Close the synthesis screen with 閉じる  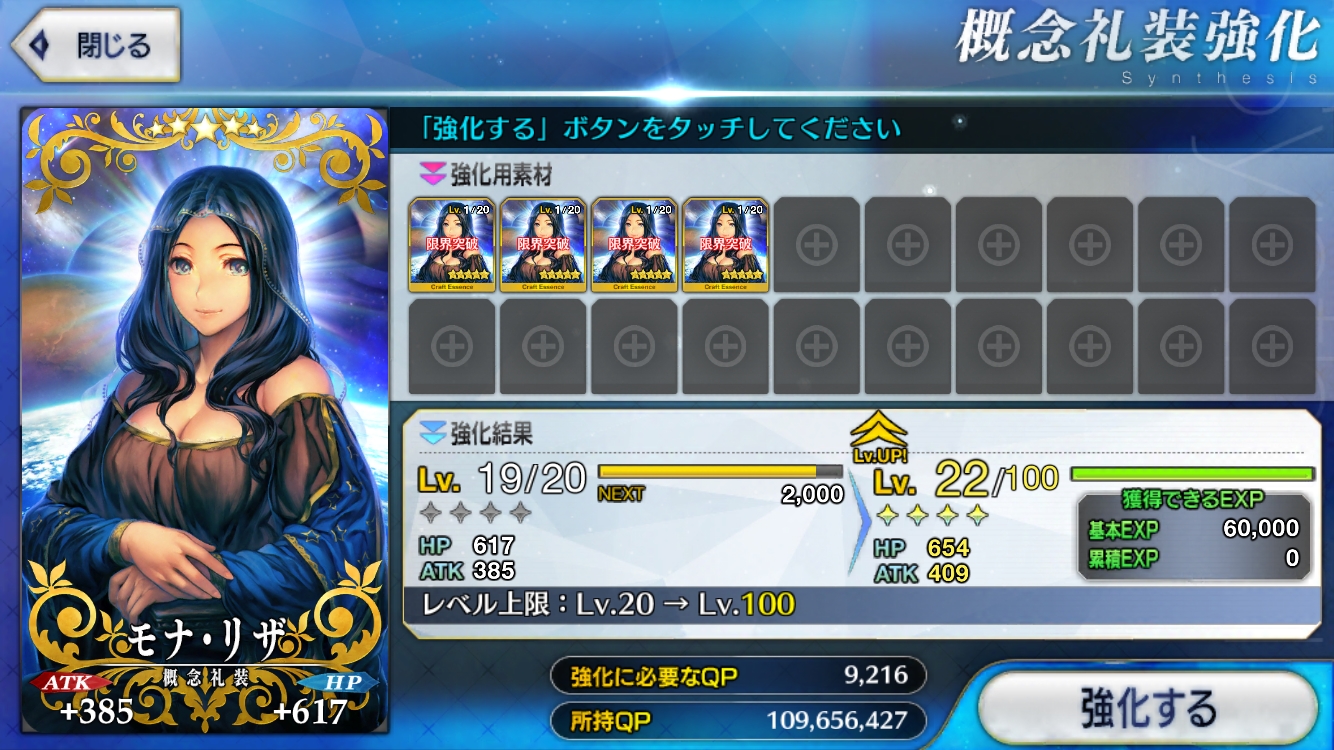pos(96,45)
